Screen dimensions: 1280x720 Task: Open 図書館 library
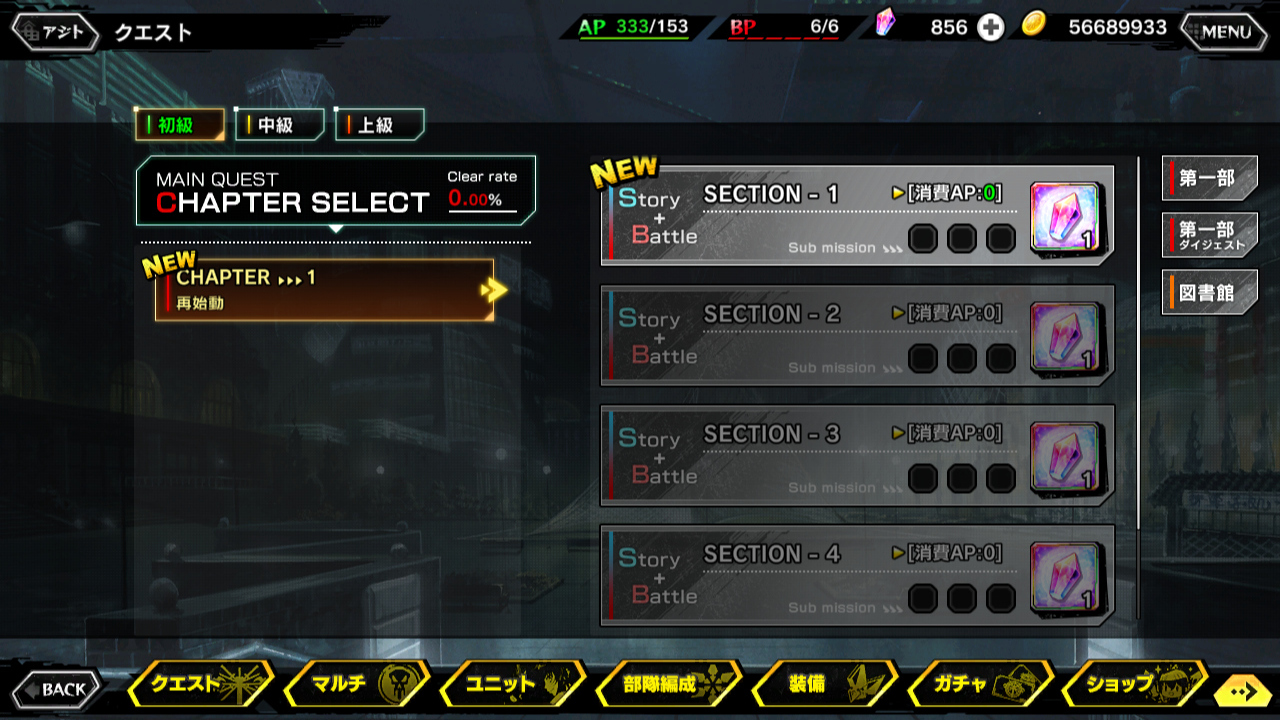point(1209,293)
